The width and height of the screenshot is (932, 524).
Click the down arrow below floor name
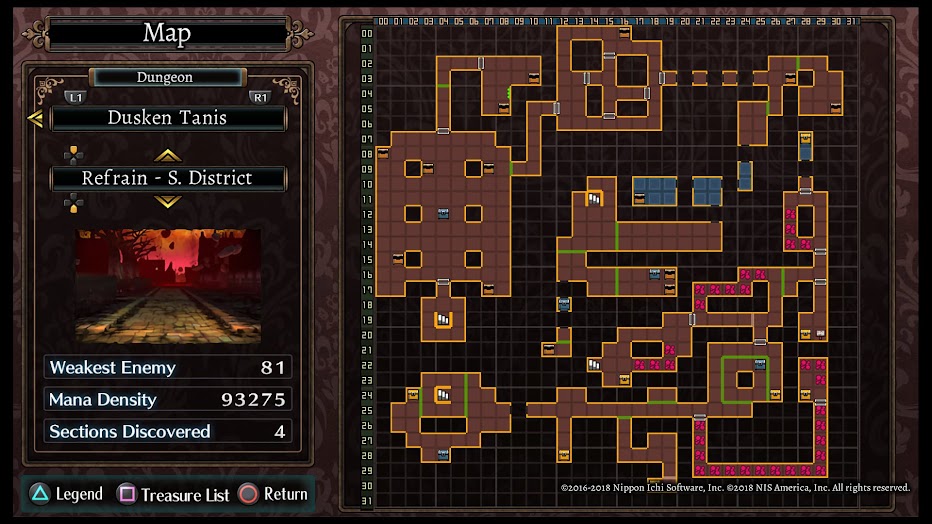tap(167, 202)
